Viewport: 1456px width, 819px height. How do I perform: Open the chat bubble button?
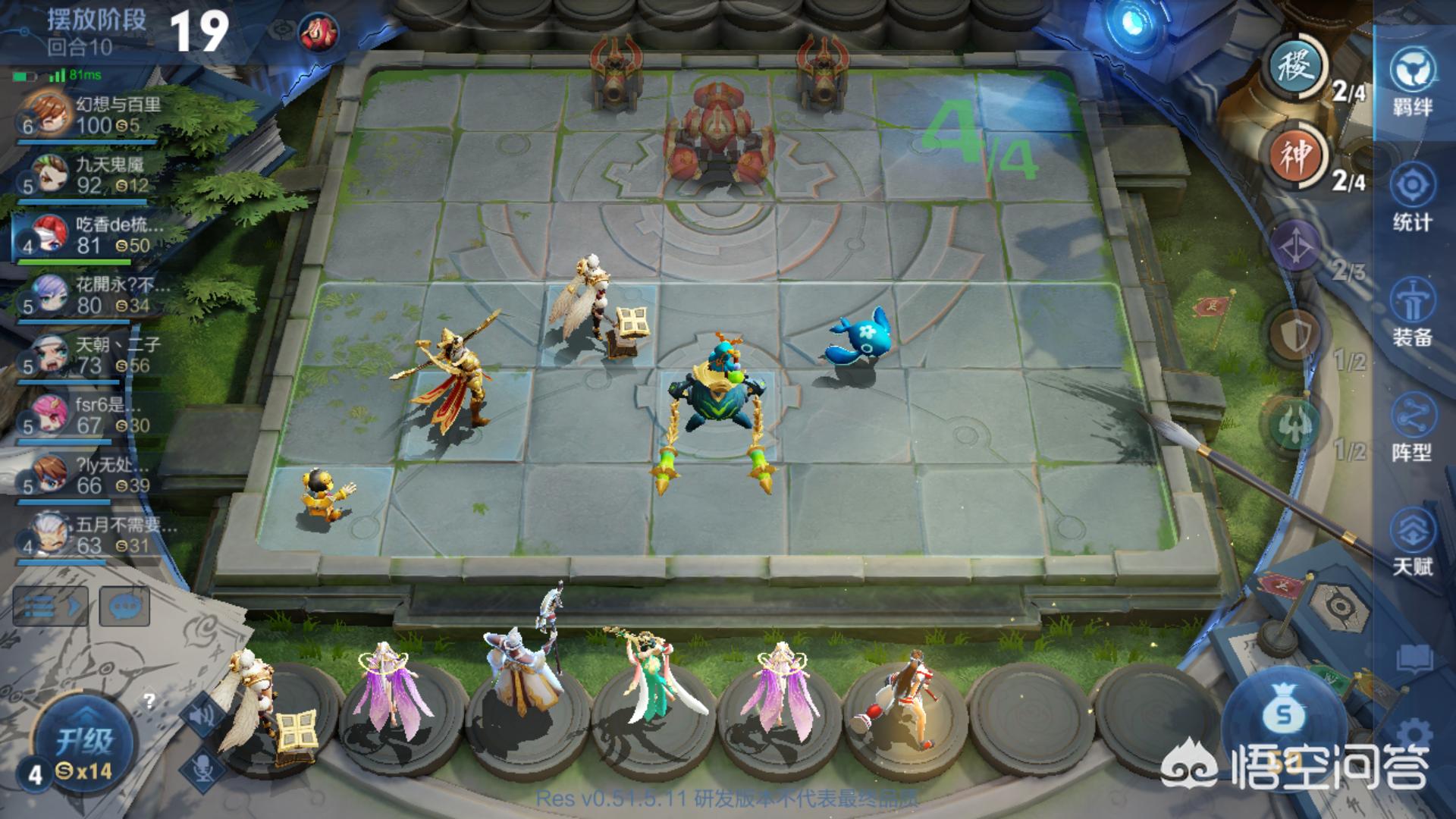point(124,607)
